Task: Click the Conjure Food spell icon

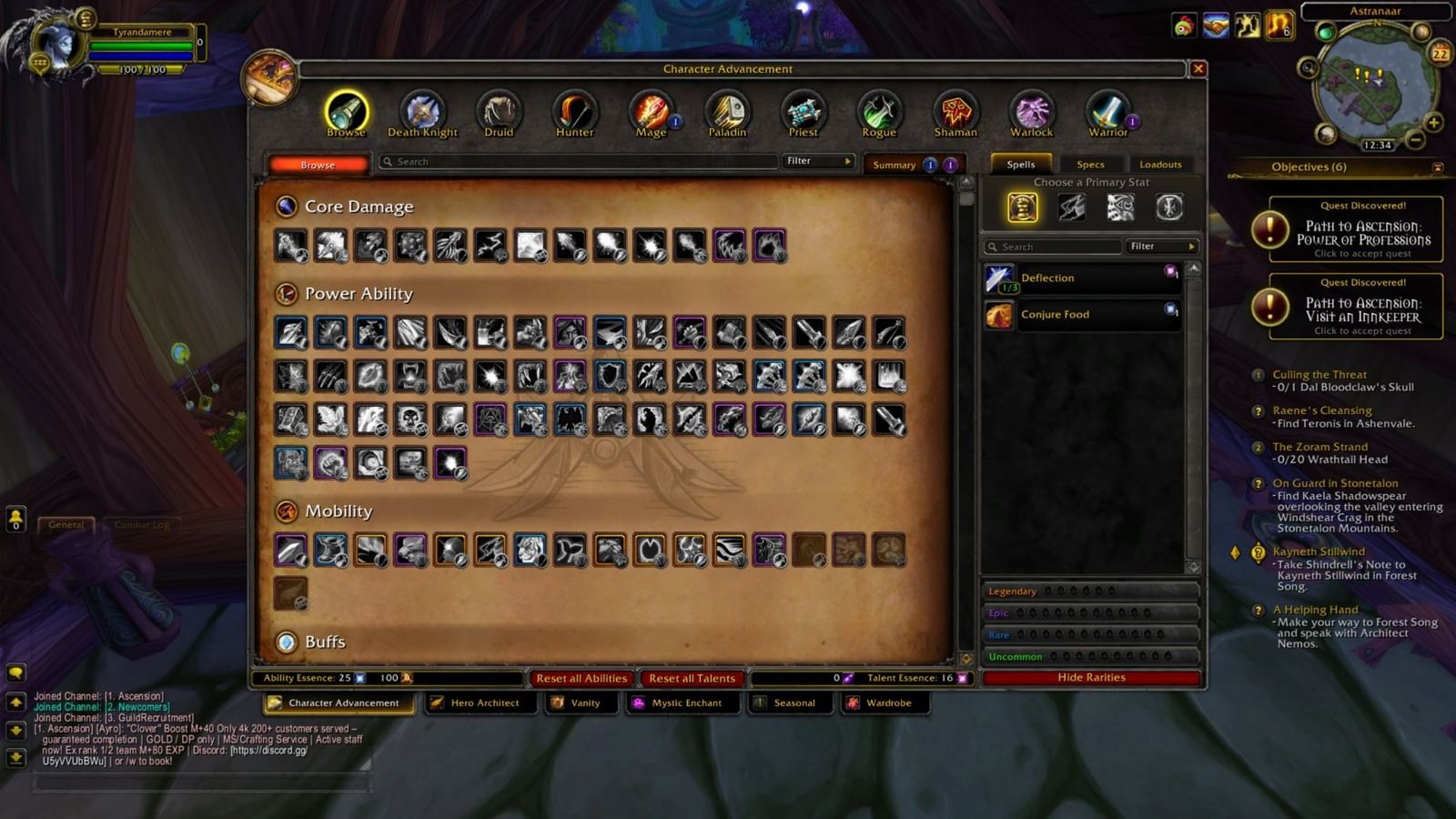Action: tap(999, 314)
